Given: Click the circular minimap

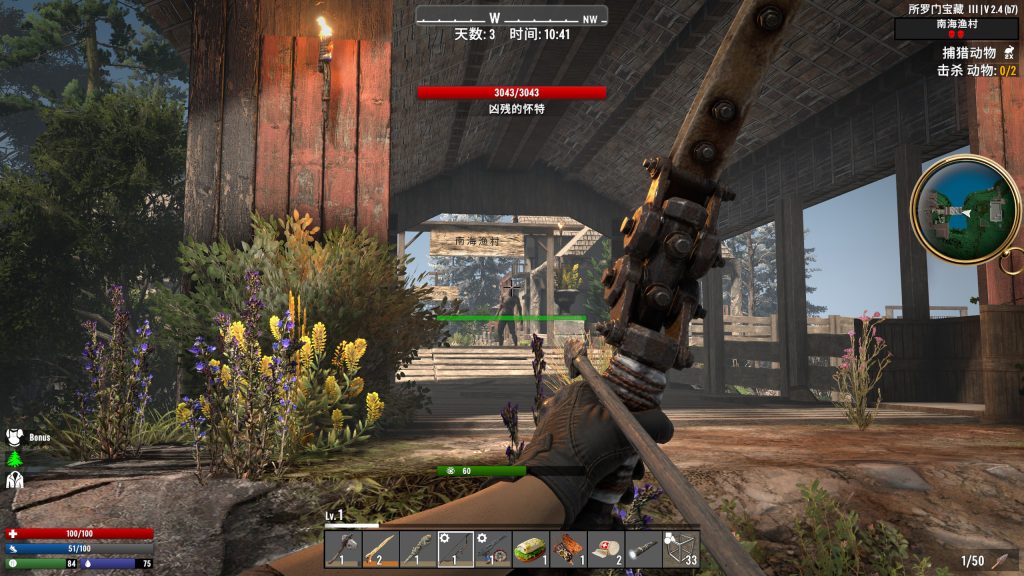Looking at the screenshot, I should pos(964,209).
